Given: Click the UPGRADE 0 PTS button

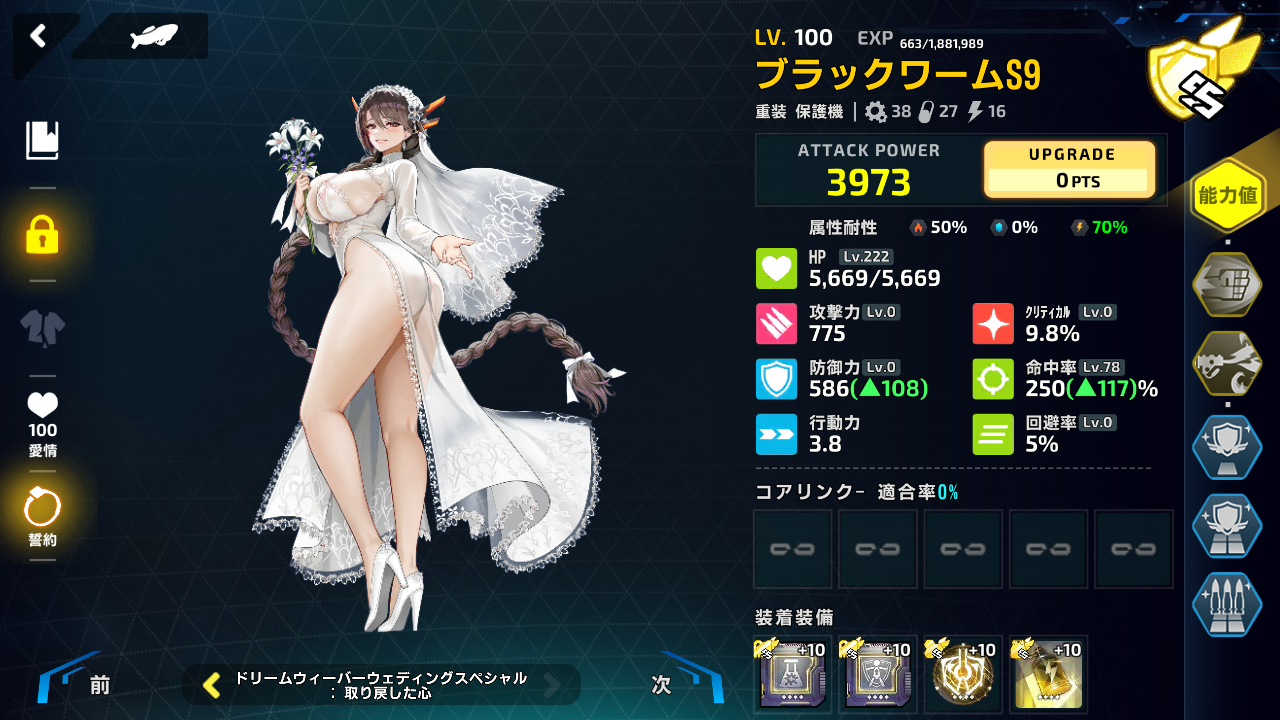Looking at the screenshot, I should (1069, 169).
